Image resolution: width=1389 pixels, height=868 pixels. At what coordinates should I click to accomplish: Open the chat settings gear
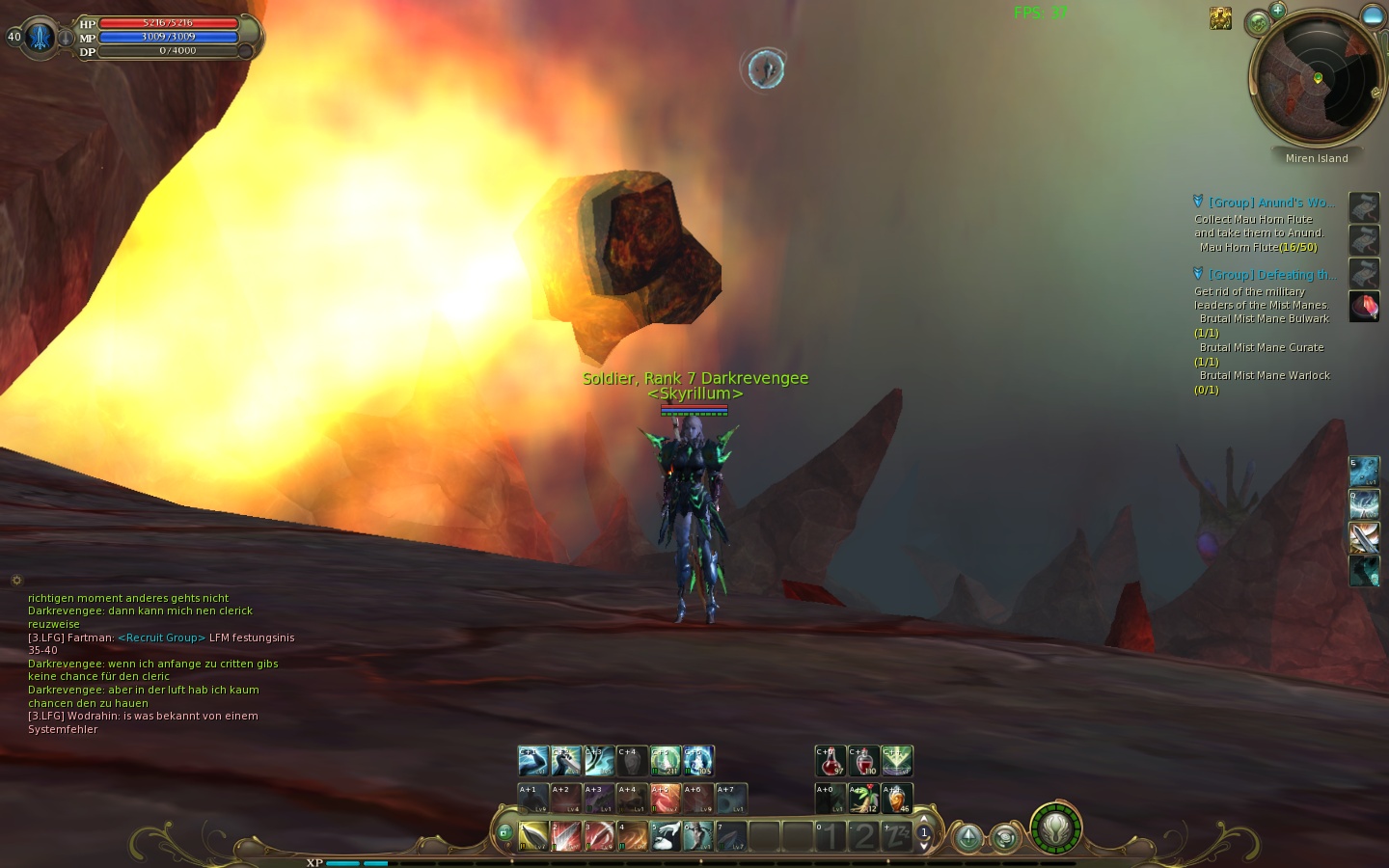16,581
